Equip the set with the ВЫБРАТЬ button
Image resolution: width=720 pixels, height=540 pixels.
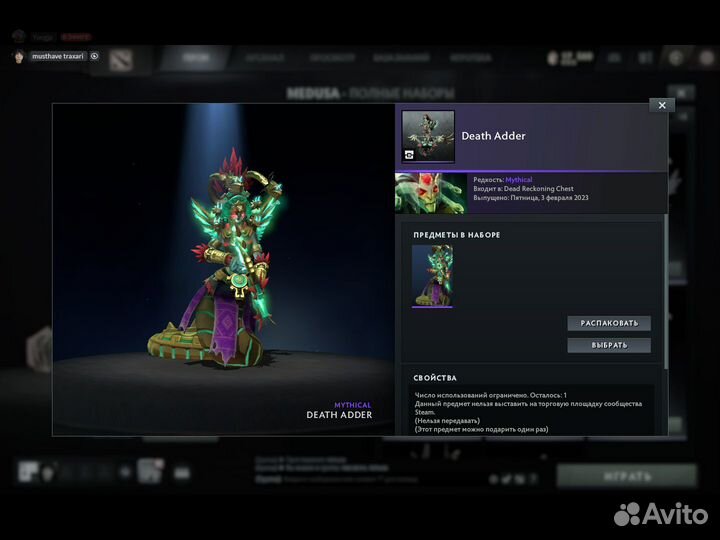click(x=609, y=345)
